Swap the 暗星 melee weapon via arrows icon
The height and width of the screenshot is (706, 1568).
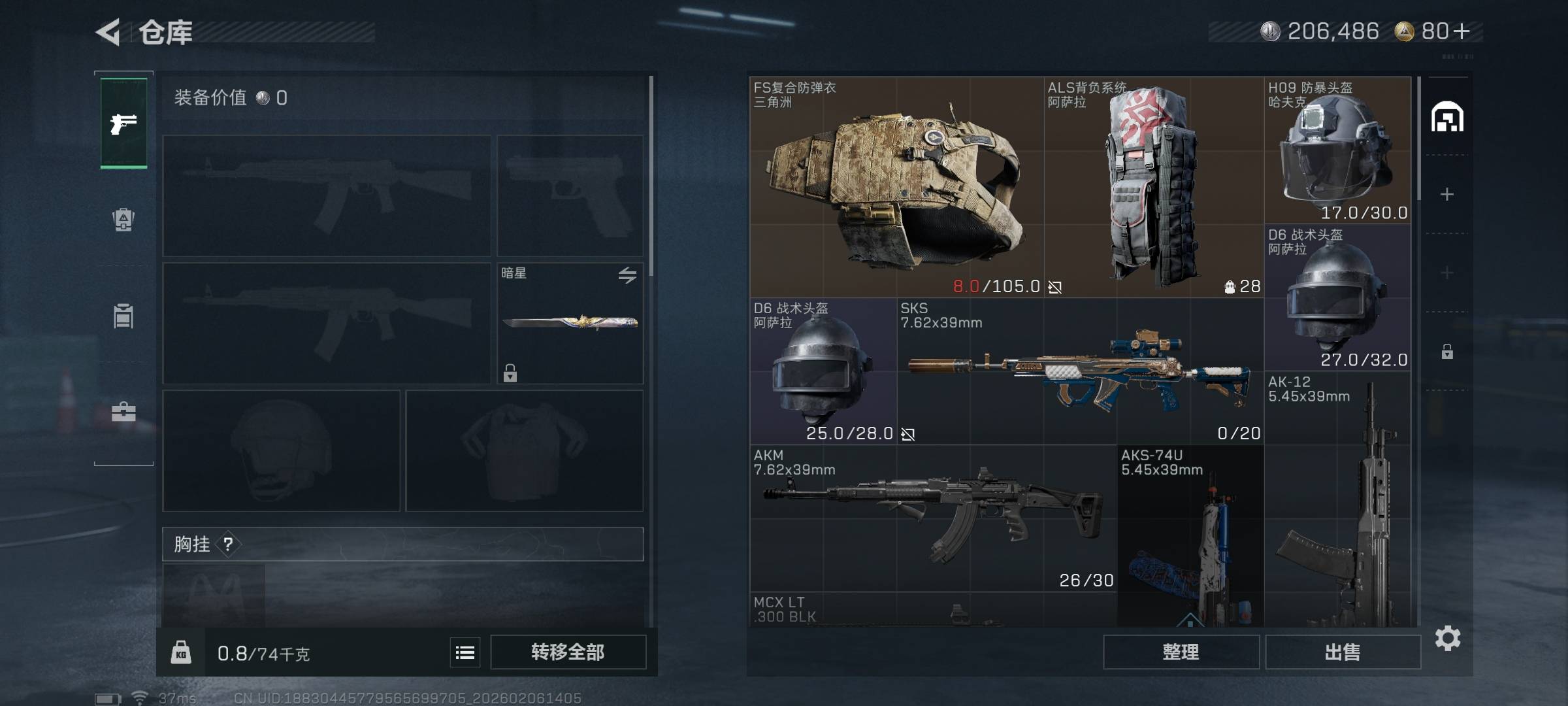tap(627, 275)
